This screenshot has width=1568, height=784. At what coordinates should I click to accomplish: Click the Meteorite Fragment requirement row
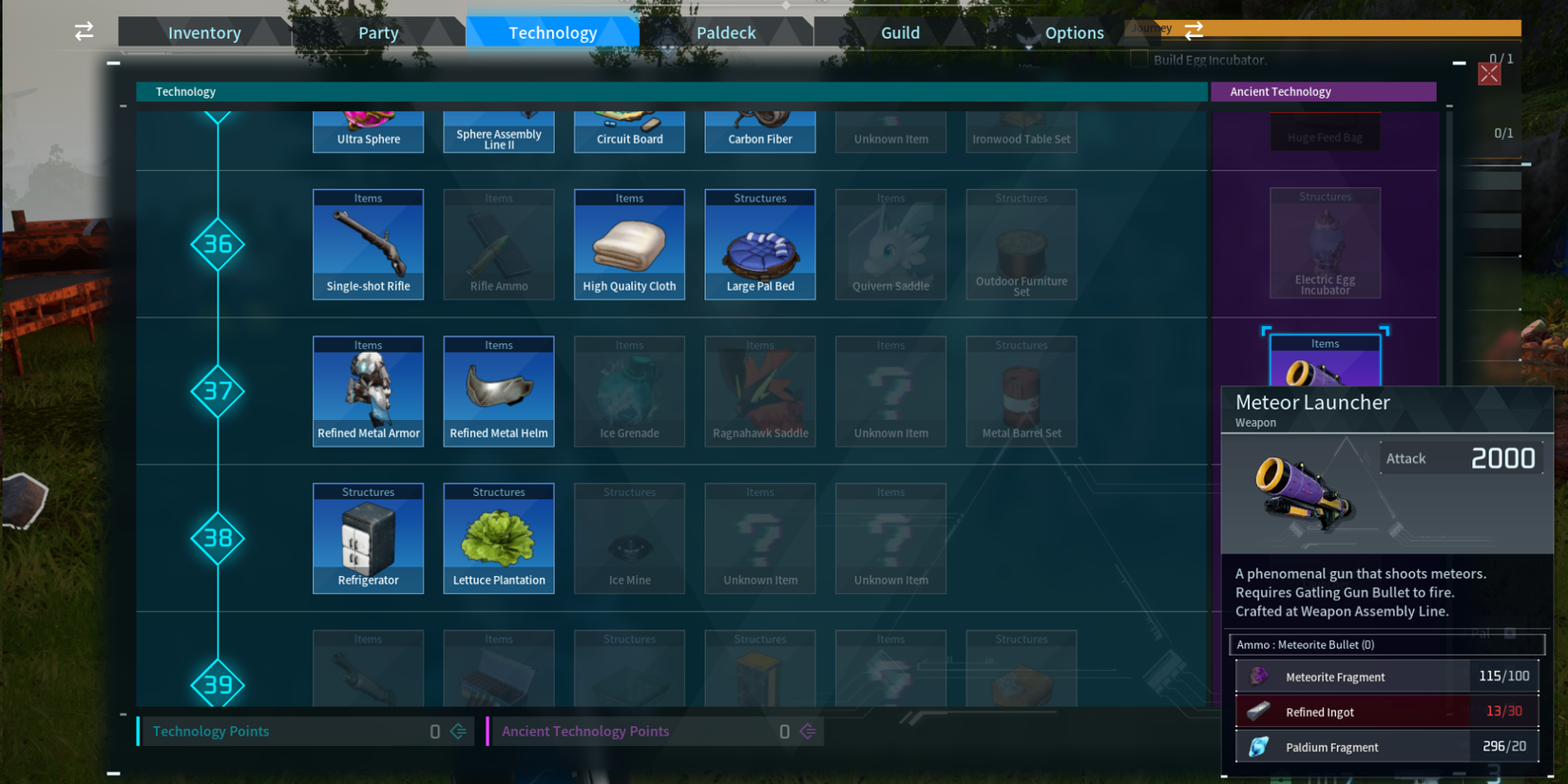pyautogui.click(x=1386, y=676)
